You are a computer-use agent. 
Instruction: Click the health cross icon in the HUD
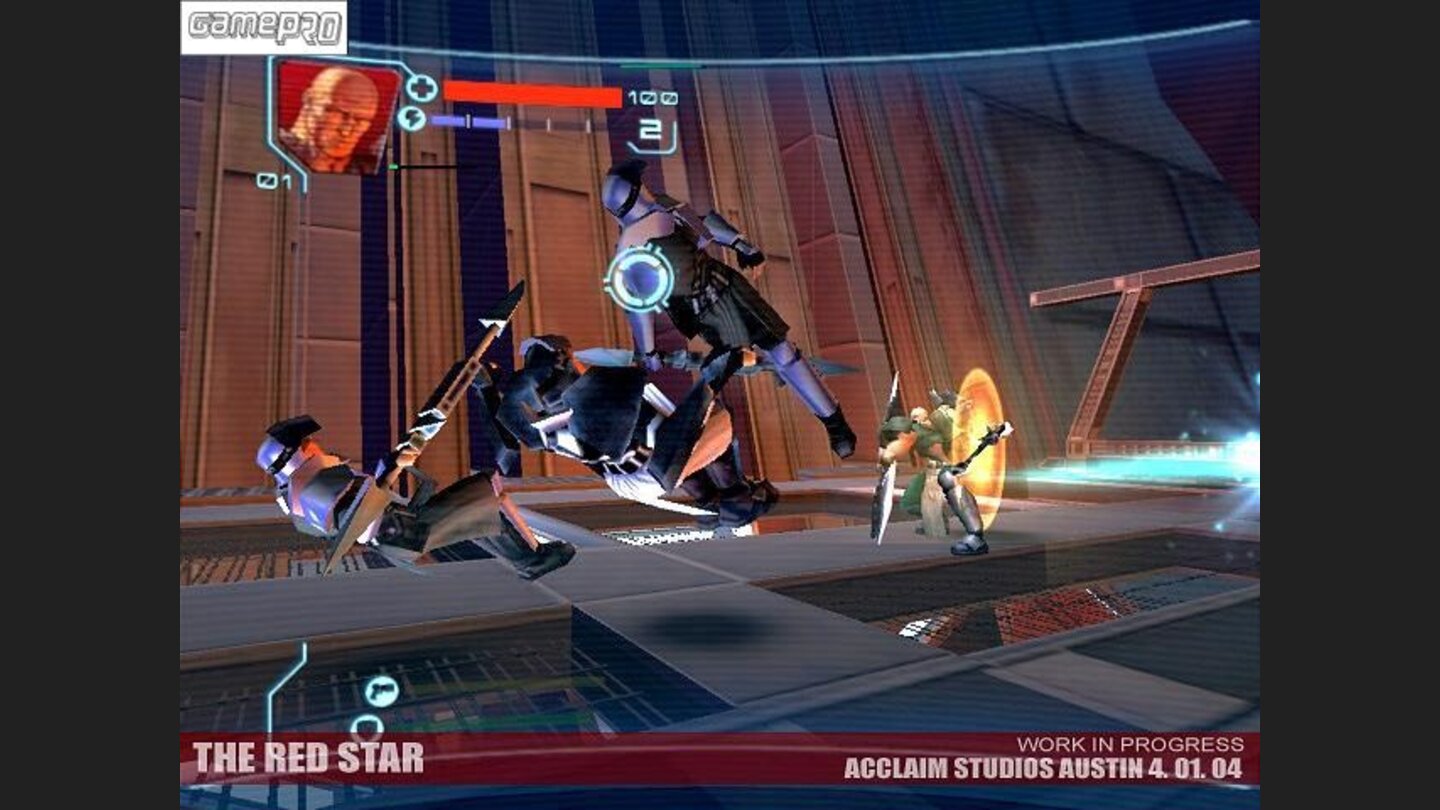(423, 88)
